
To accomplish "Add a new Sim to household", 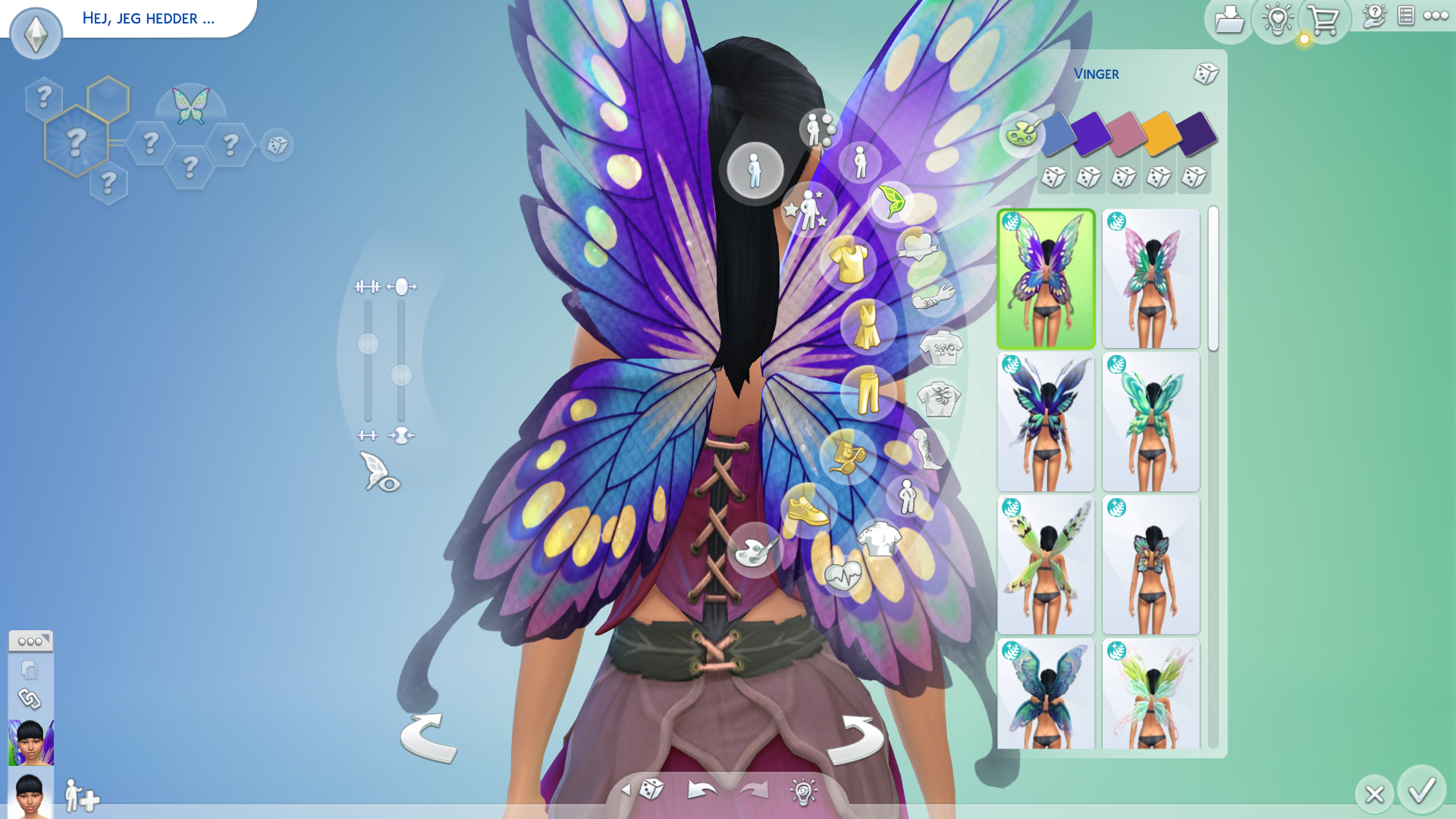I will (81, 796).
